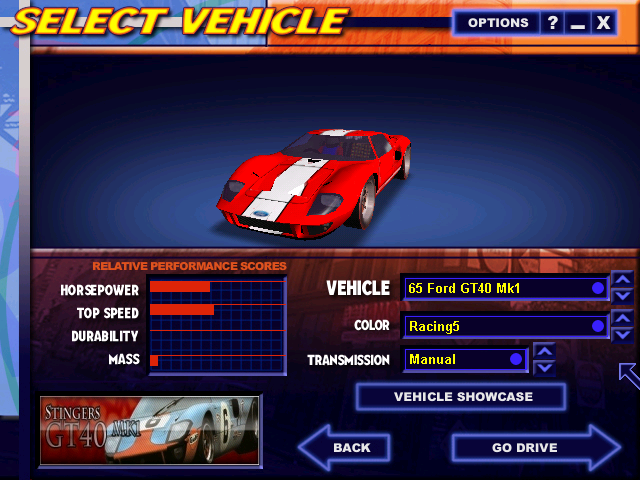Open the Vehicle dropdown showing 65 Ford GT40 Mk1
This screenshot has height=480, width=640.
pos(505,288)
